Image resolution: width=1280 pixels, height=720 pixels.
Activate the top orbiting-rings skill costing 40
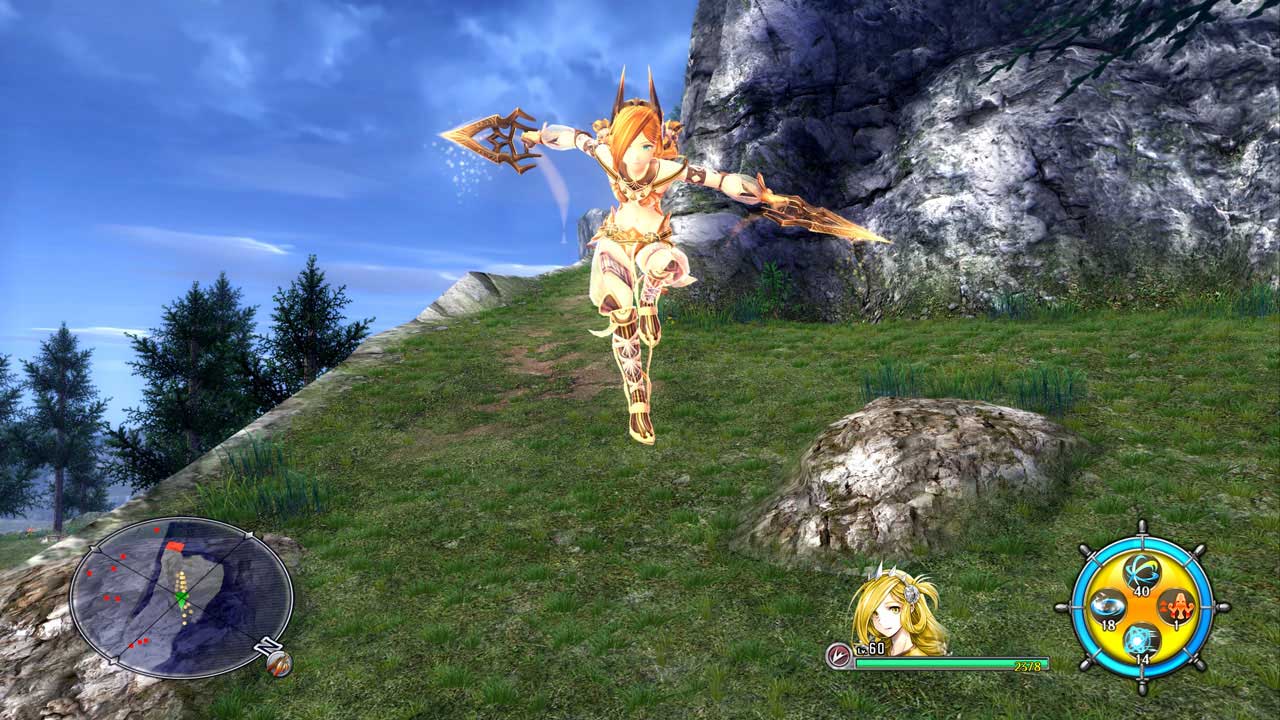click(1141, 572)
